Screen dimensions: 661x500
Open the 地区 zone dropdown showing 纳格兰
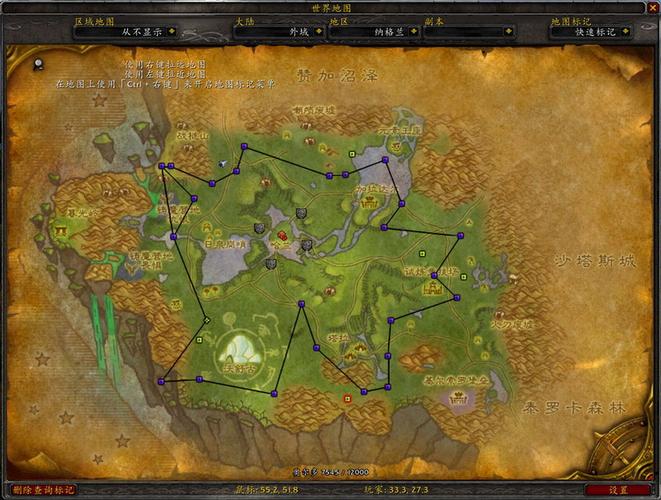pyautogui.click(x=411, y=31)
